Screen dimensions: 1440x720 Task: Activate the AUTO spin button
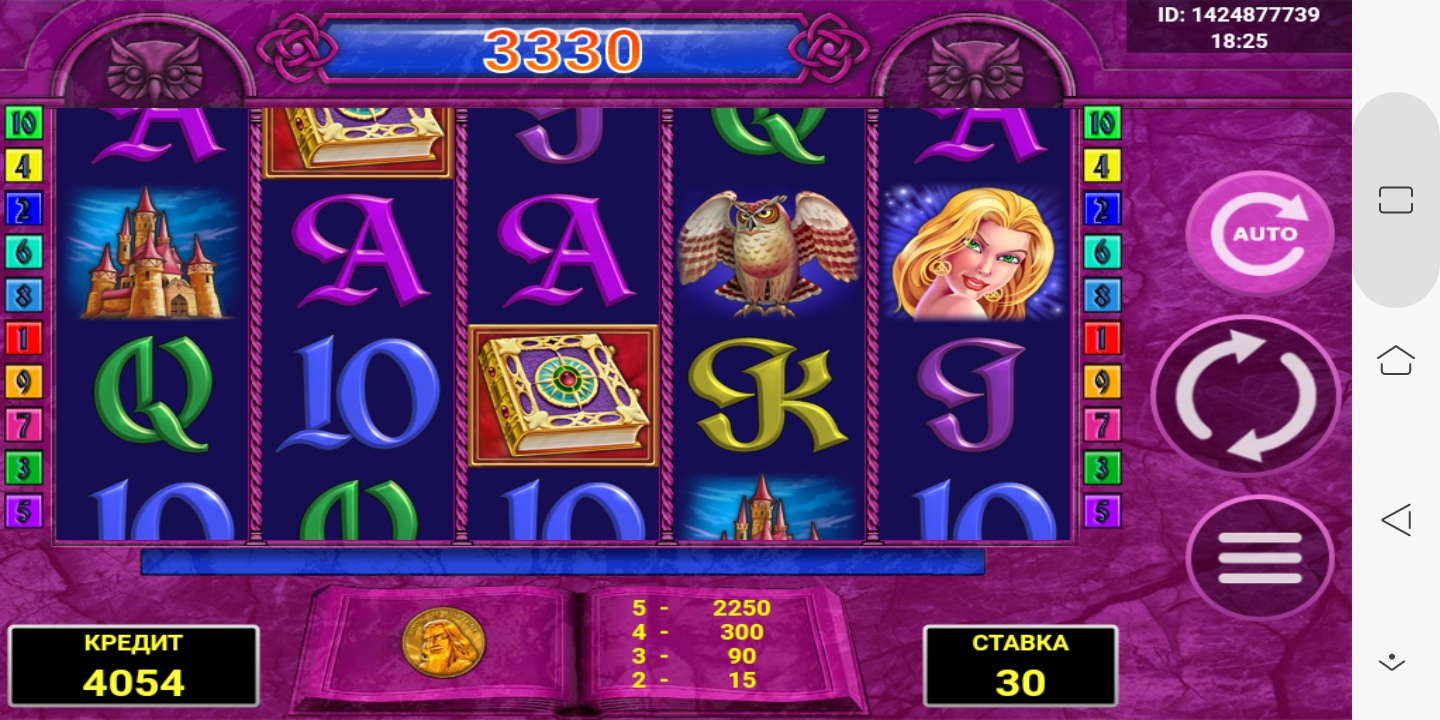[x=1259, y=233]
